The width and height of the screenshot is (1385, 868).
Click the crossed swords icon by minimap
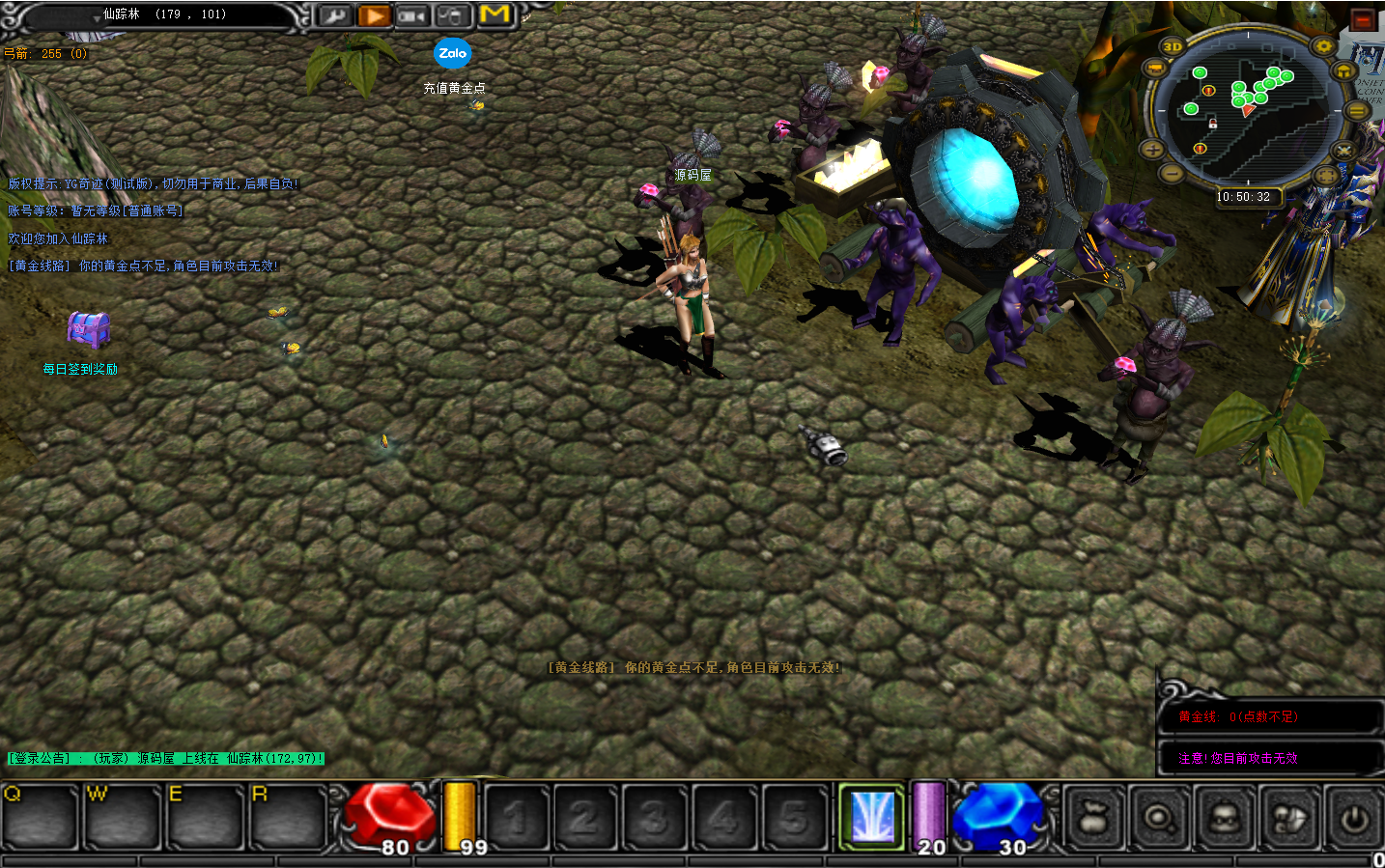tap(1343, 151)
